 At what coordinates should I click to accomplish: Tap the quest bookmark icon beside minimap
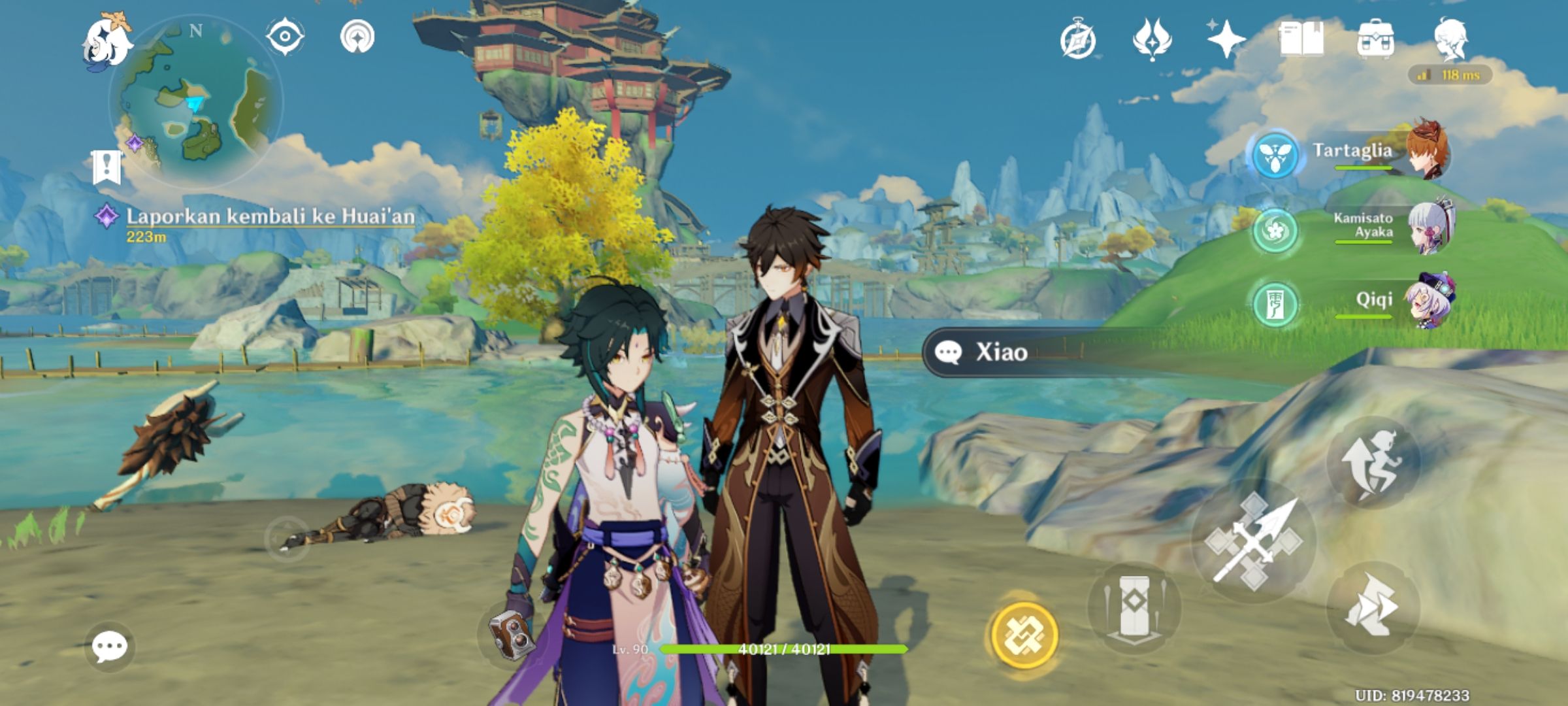107,166
